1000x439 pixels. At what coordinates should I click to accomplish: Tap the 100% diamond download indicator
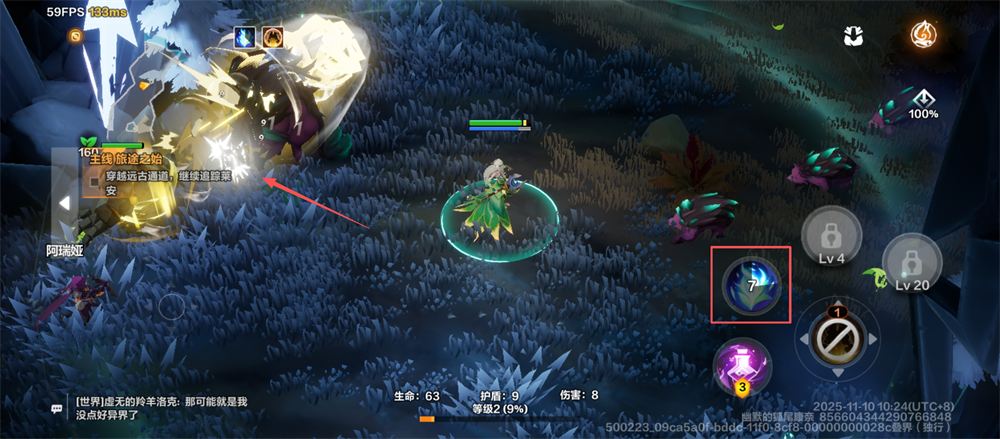(923, 102)
